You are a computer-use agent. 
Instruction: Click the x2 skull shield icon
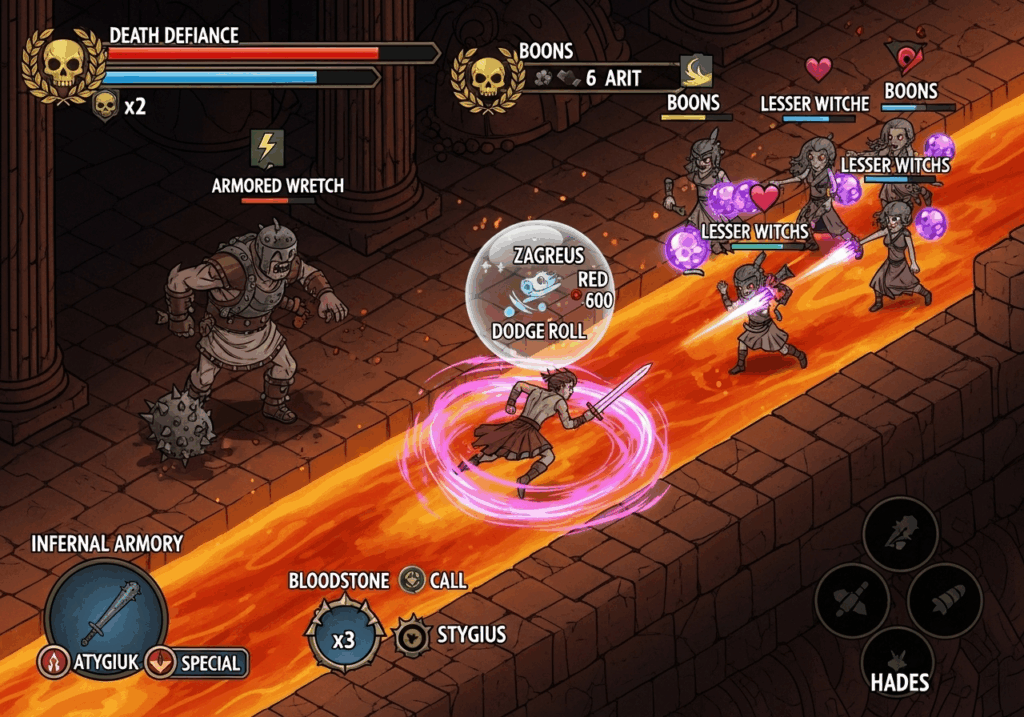point(106,105)
